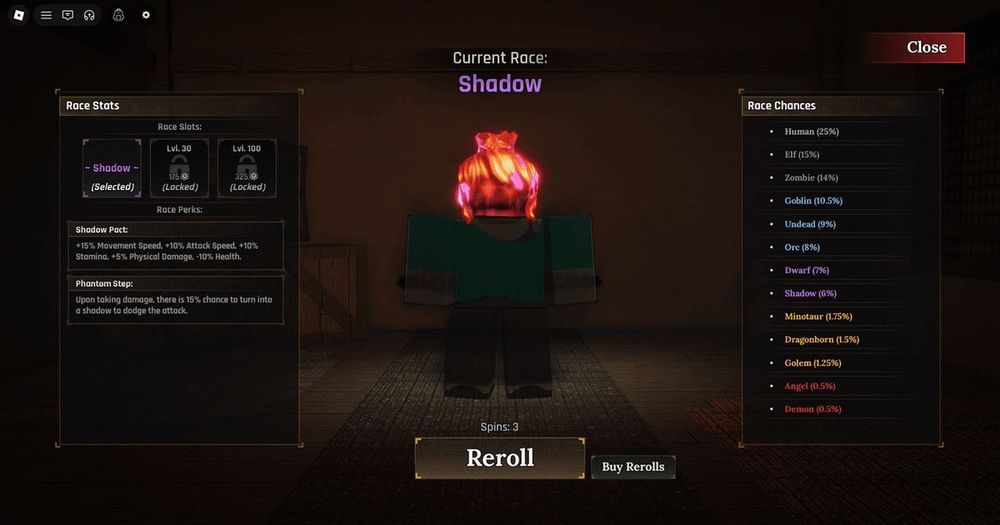Select the Shadow race slot
The width and height of the screenshot is (1000, 525).
(112, 168)
